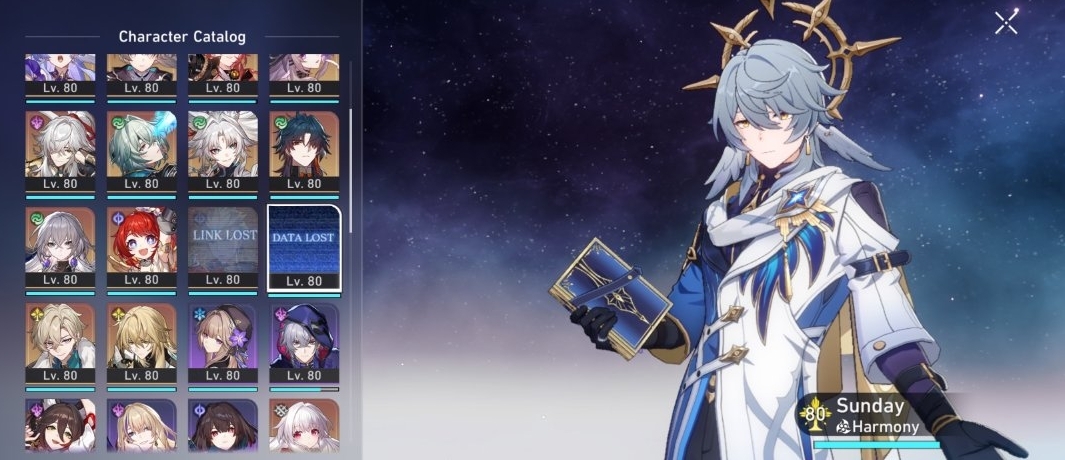This screenshot has width=1065, height=460.
Task: Select the LINK LOST character tile
Action: (x=223, y=244)
